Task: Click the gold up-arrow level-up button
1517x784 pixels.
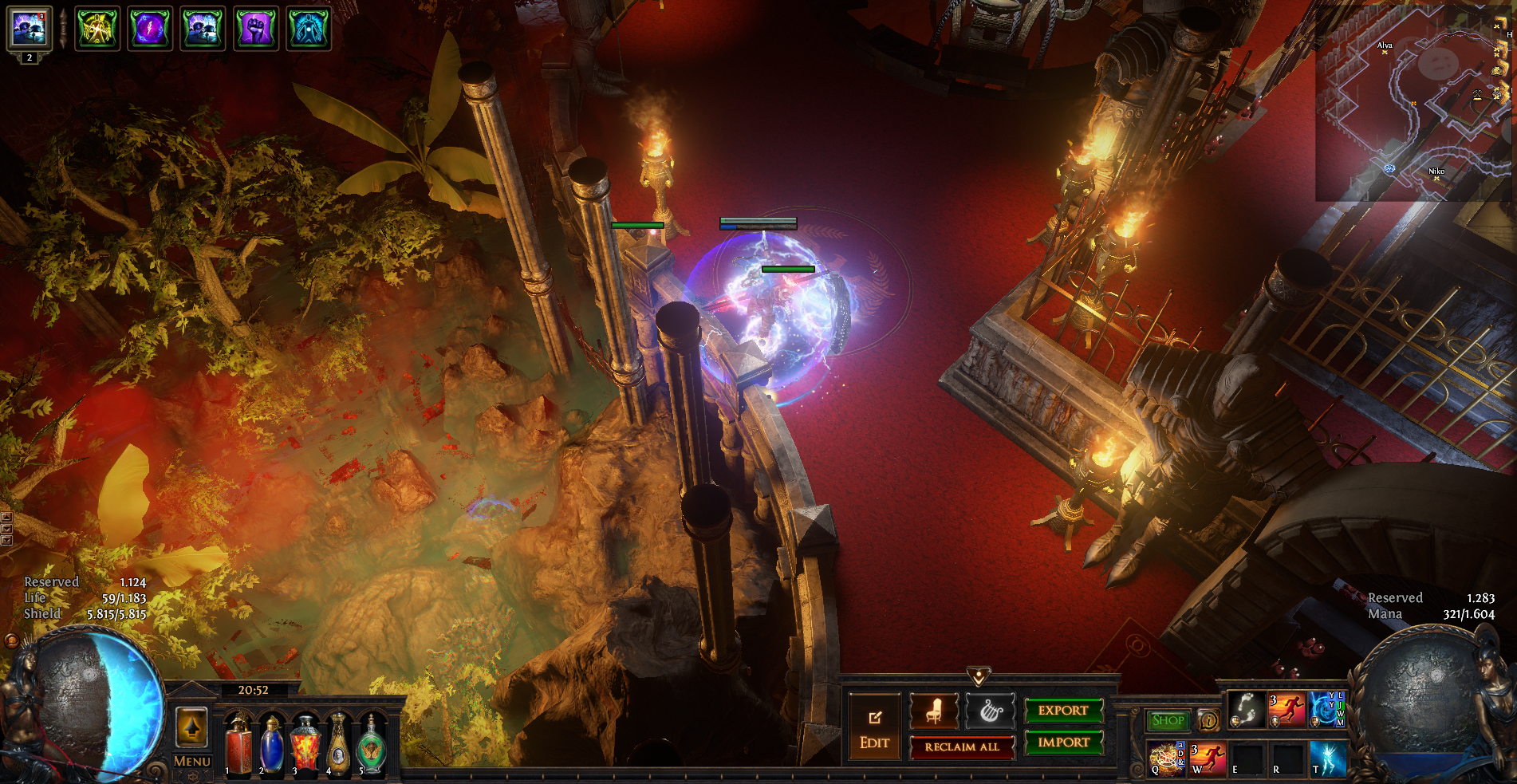Action: click(x=191, y=727)
